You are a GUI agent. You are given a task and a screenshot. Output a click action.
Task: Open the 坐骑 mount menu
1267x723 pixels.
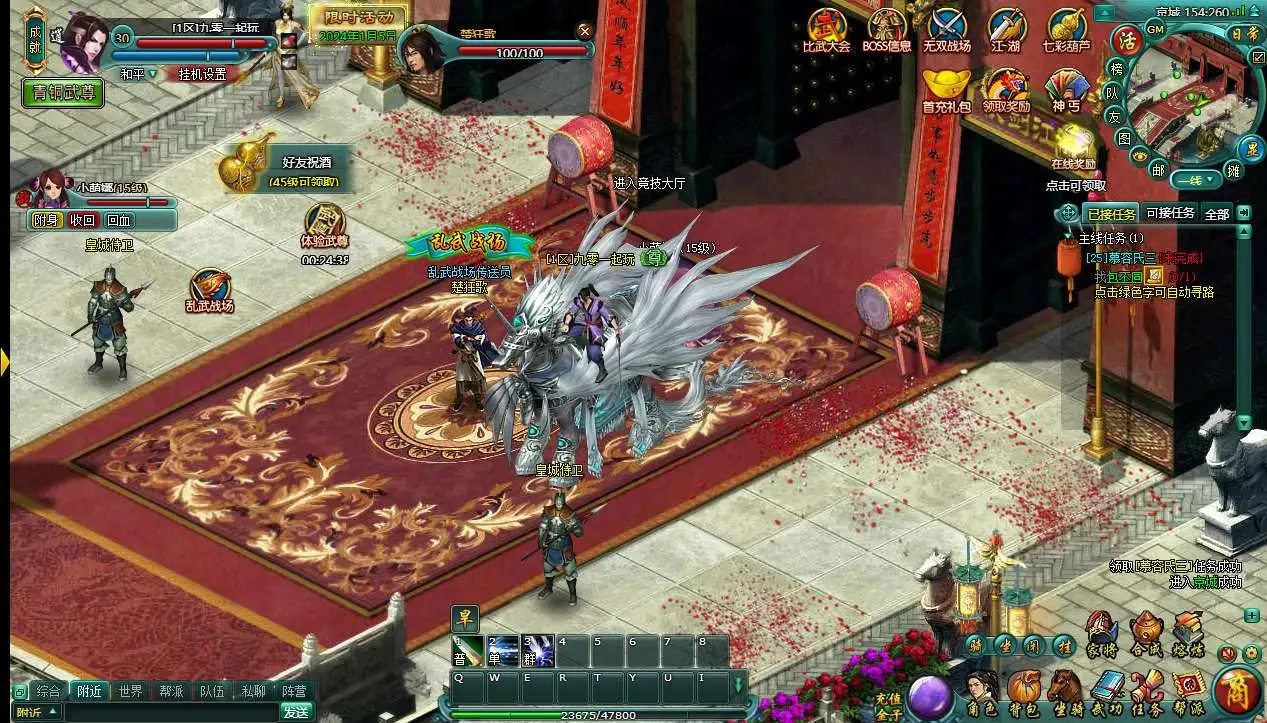click(x=1065, y=690)
